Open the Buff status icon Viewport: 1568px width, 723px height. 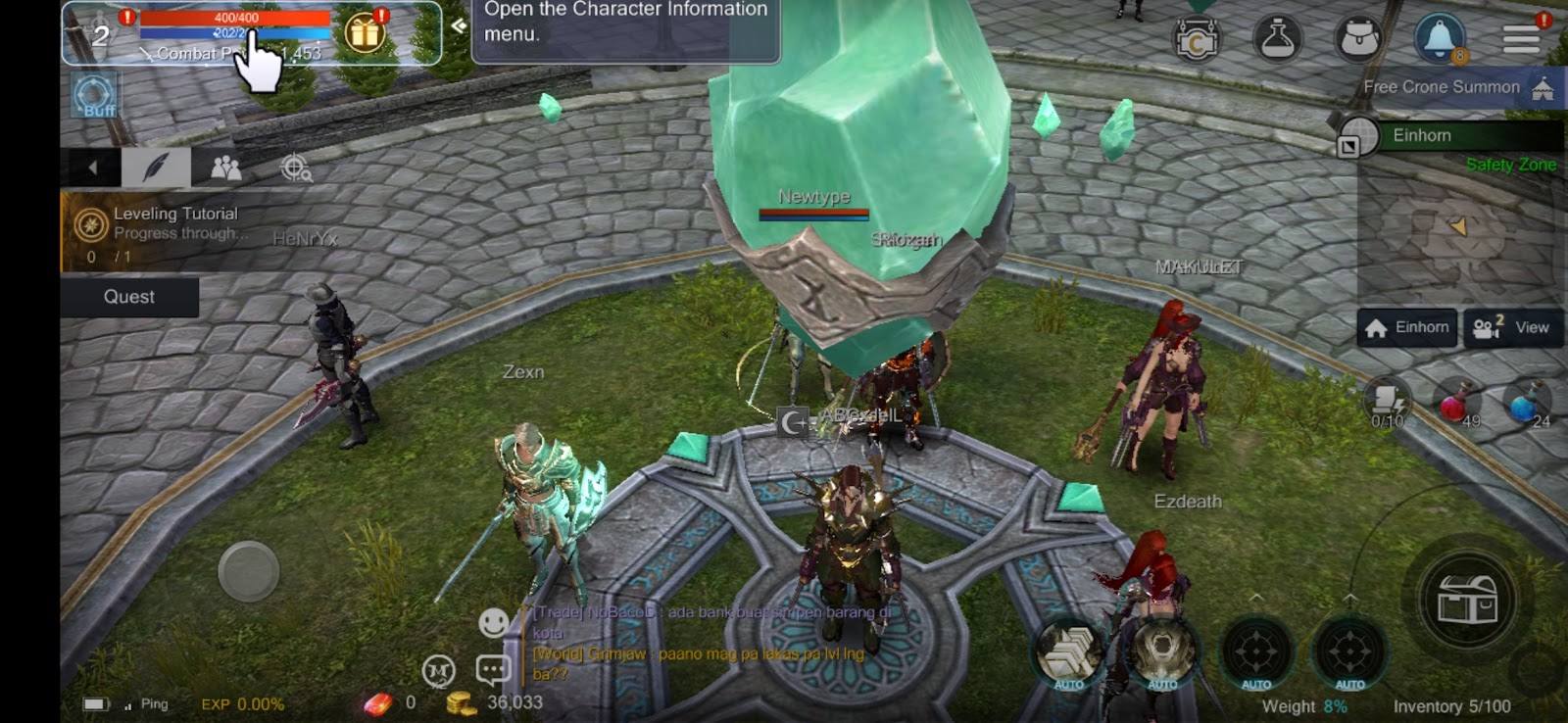pos(95,97)
